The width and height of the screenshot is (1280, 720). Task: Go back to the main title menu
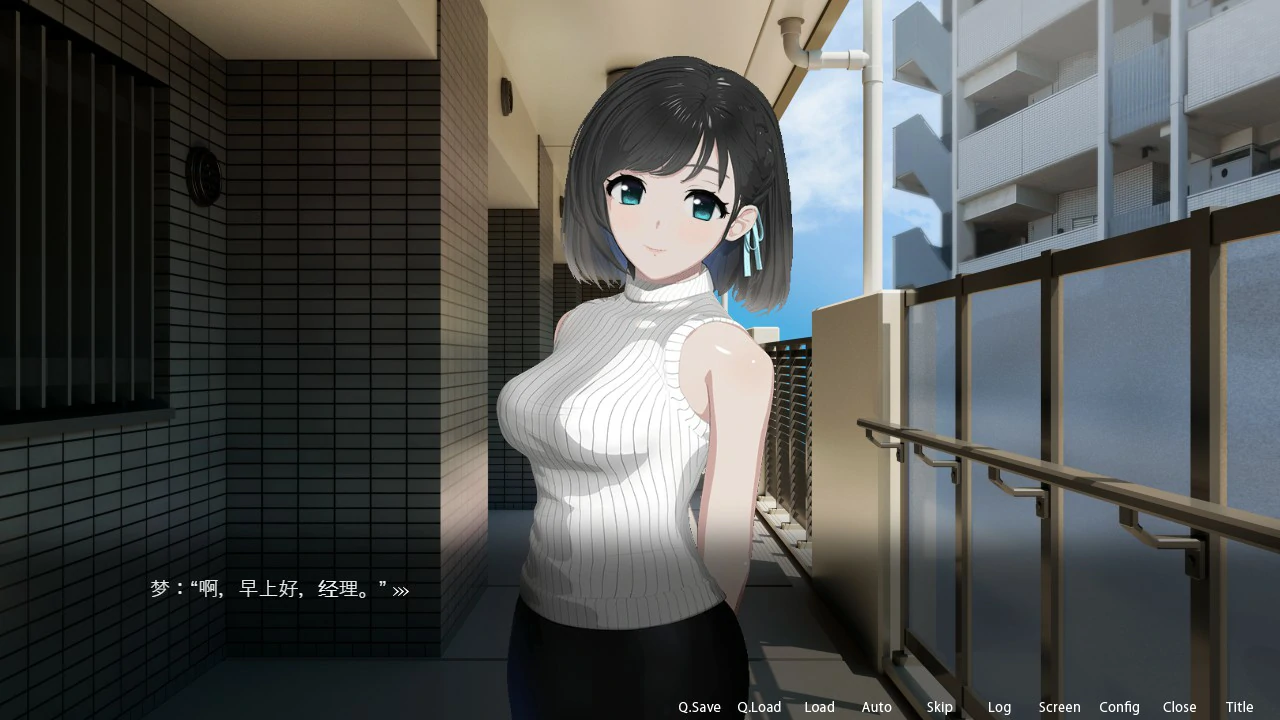1239,707
